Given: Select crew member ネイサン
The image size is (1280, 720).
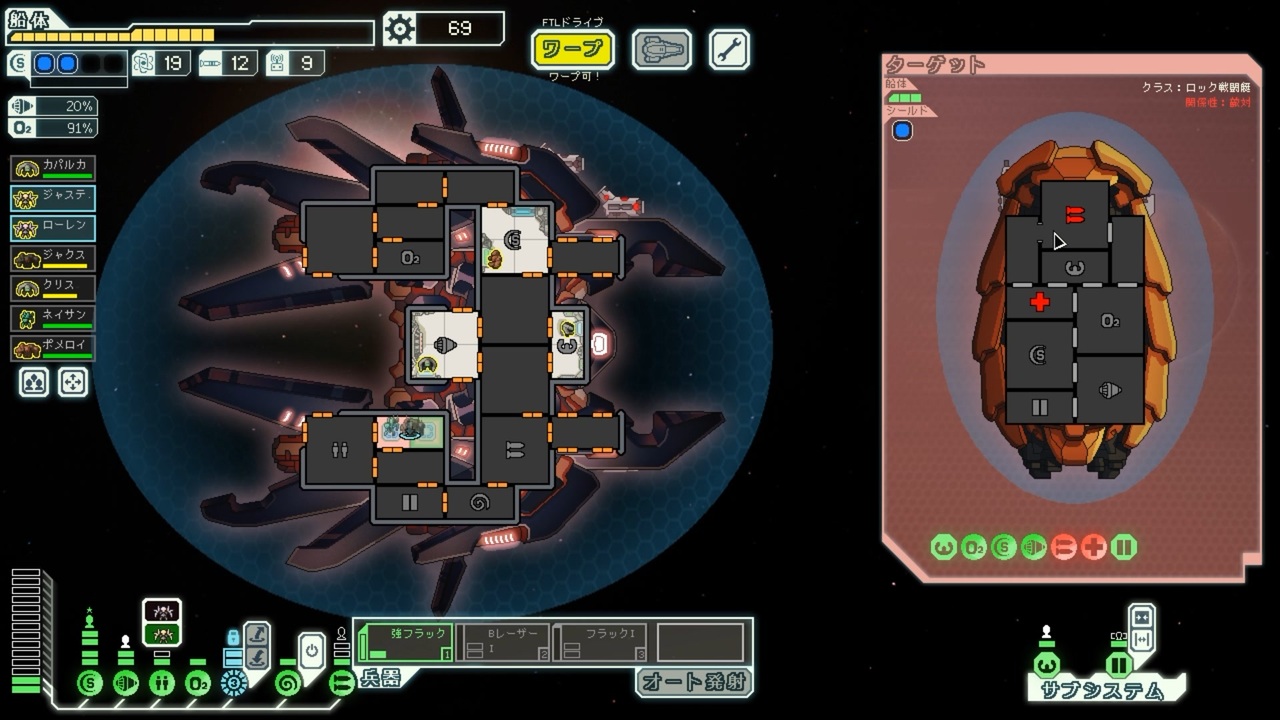Looking at the screenshot, I should click(x=54, y=318).
